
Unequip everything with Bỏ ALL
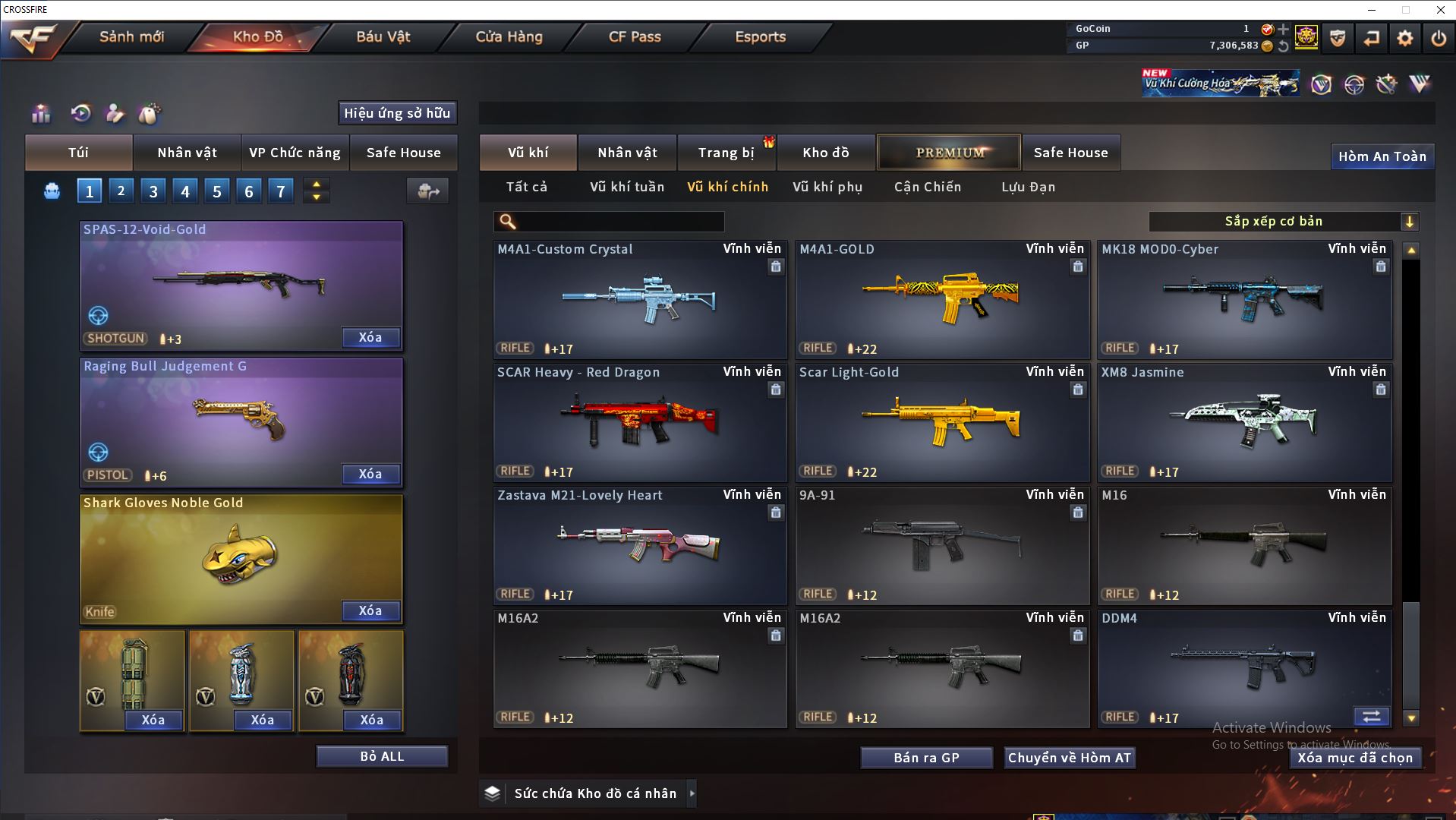pyautogui.click(x=382, y=756)
